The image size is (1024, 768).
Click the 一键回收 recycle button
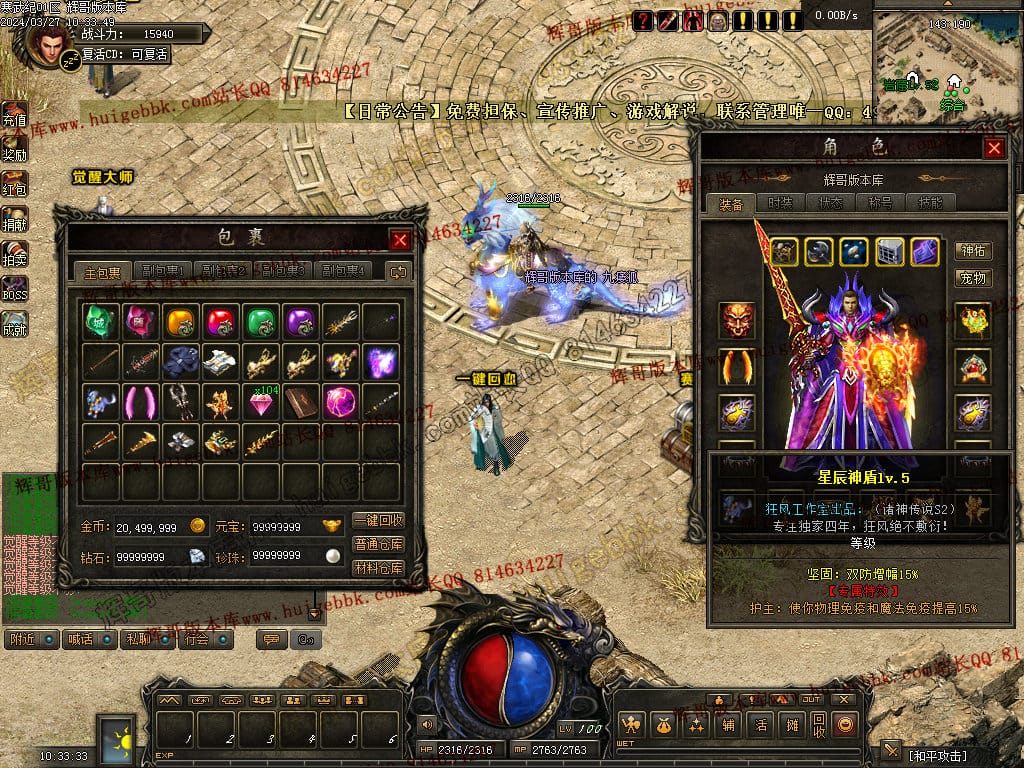(x=378, y=521)
